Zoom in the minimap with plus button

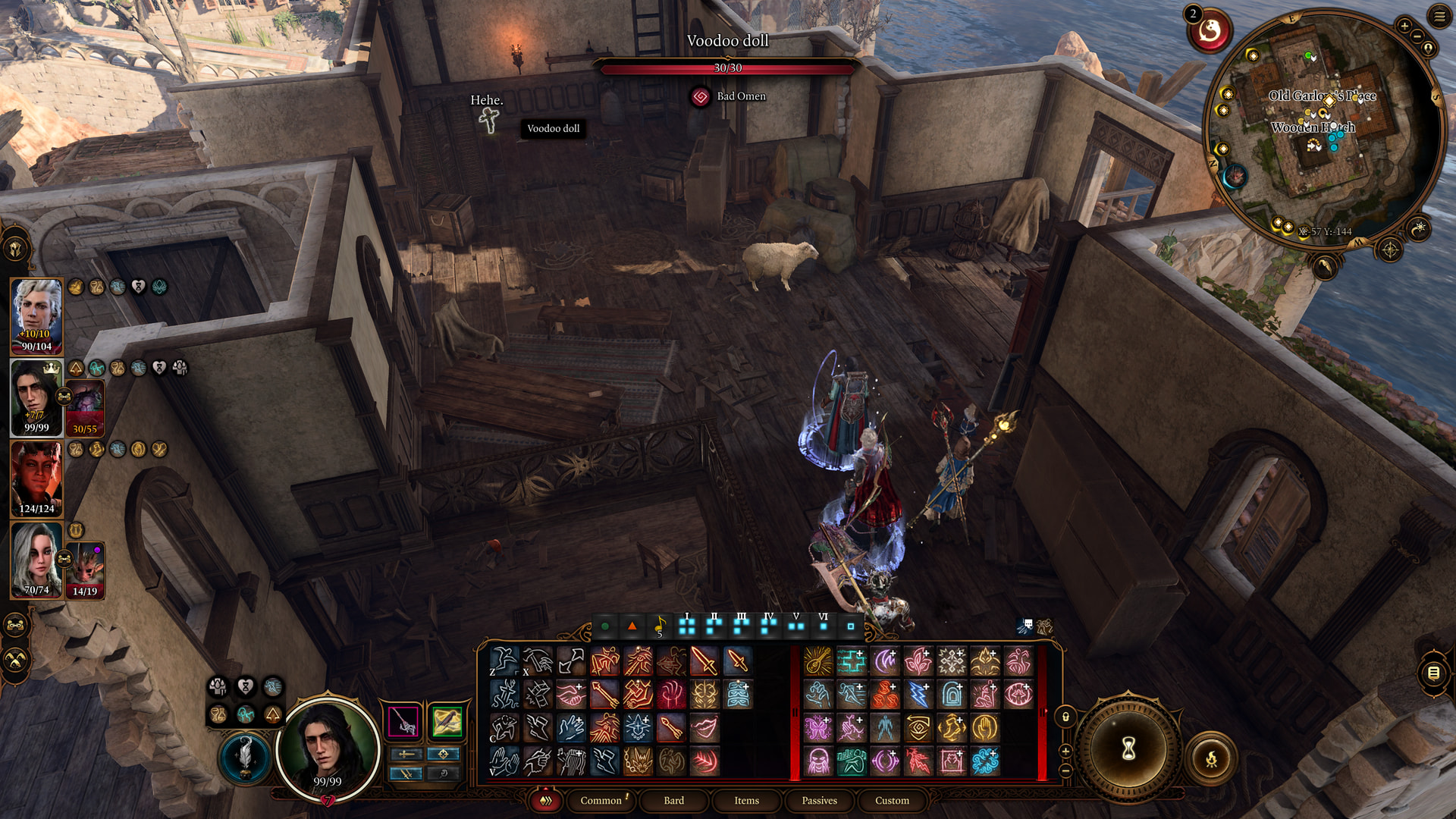click(x=1404, y=26)
